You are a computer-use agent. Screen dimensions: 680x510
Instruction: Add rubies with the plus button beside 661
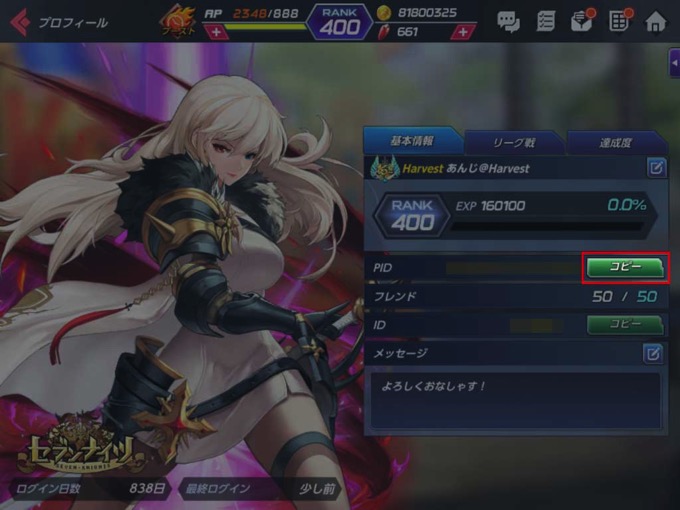462,32
